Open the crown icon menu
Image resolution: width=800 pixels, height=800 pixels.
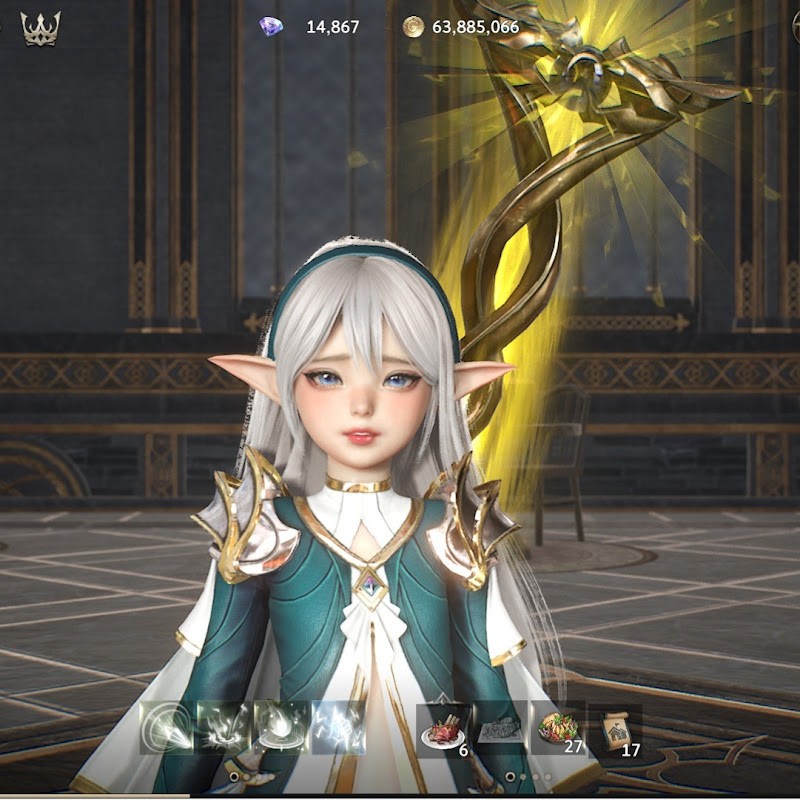point(41,28)
